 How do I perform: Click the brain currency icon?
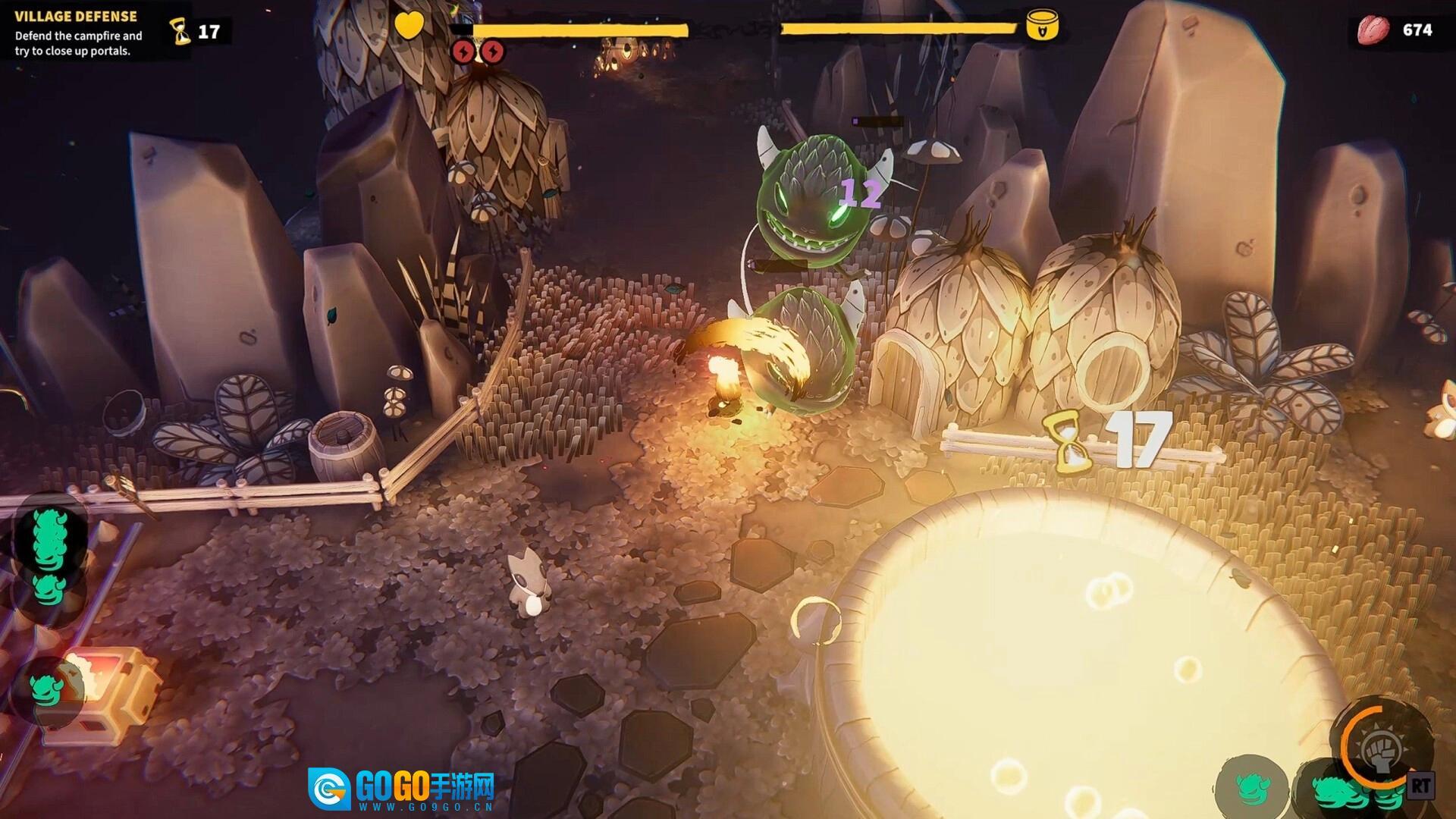1373,30
